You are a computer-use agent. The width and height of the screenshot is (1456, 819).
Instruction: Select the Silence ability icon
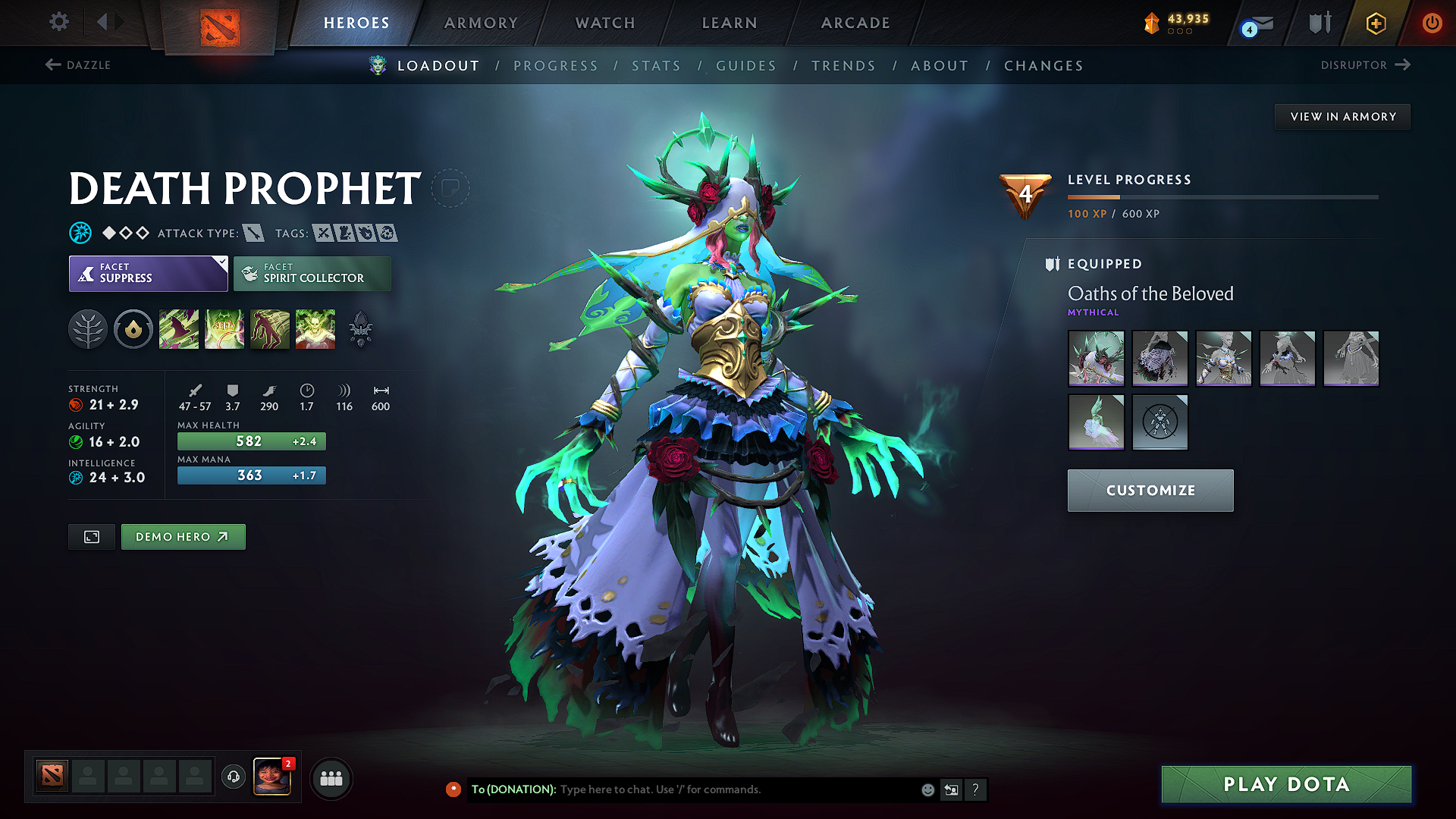point(224,328)
